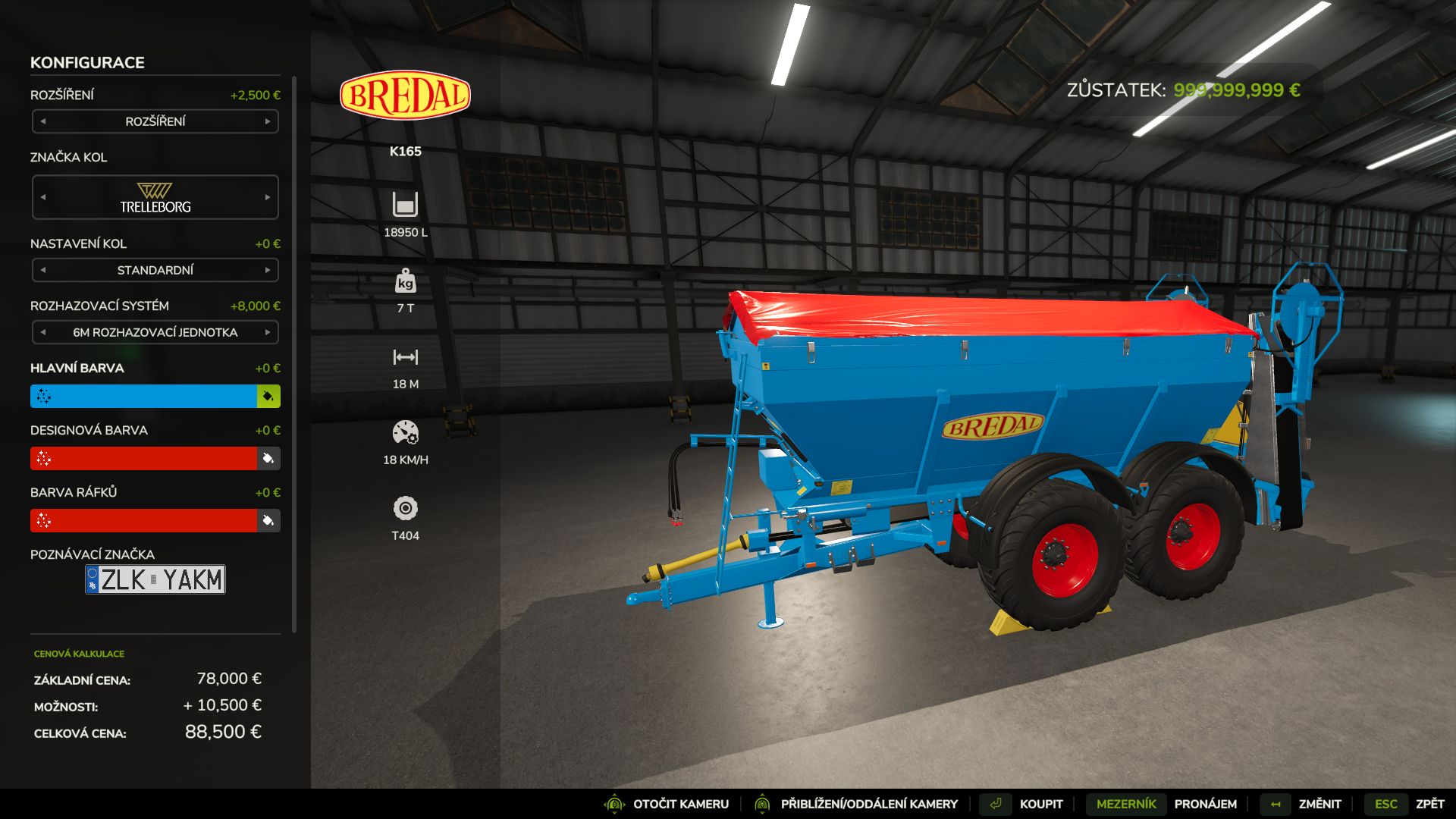Click the ZLK YAKM license plate field

[155, 580]
